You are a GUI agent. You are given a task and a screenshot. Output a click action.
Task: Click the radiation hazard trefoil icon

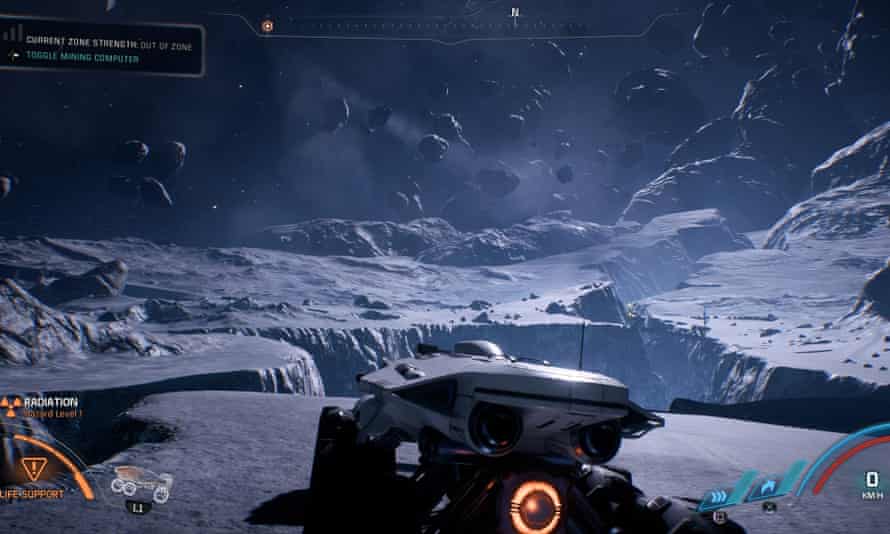pos(11,405)
